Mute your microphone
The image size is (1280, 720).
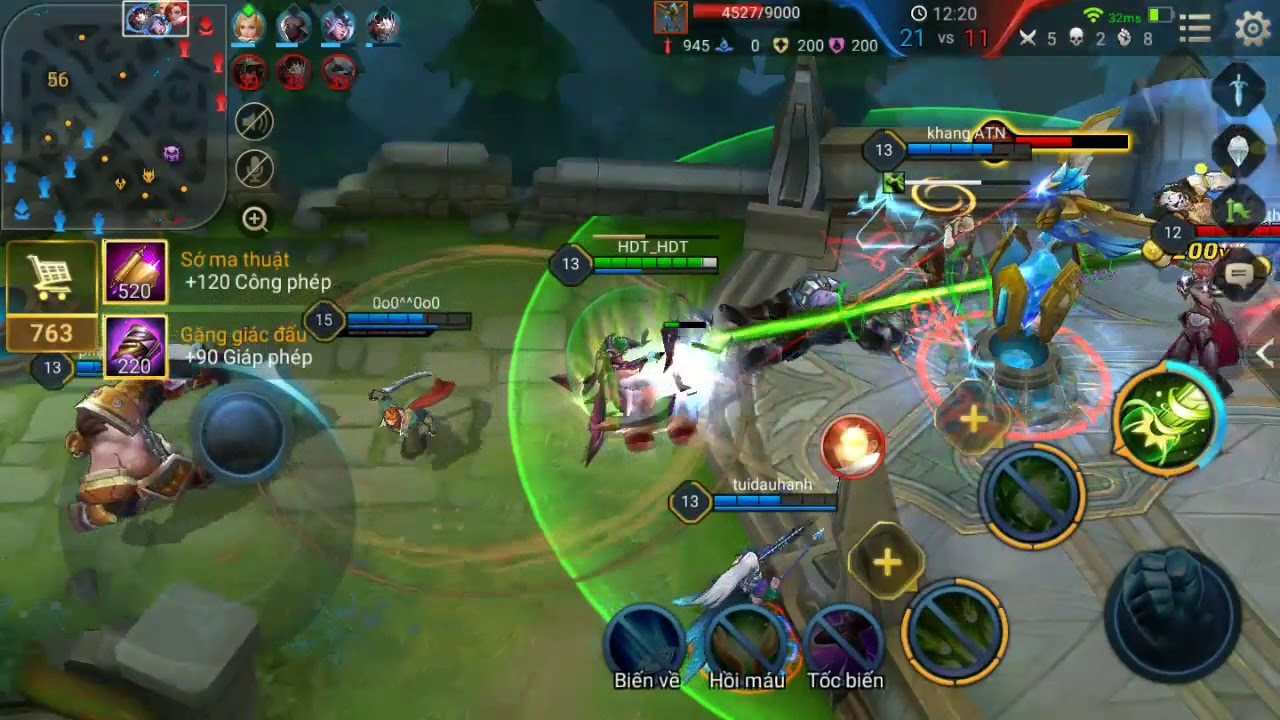point(256,169)
